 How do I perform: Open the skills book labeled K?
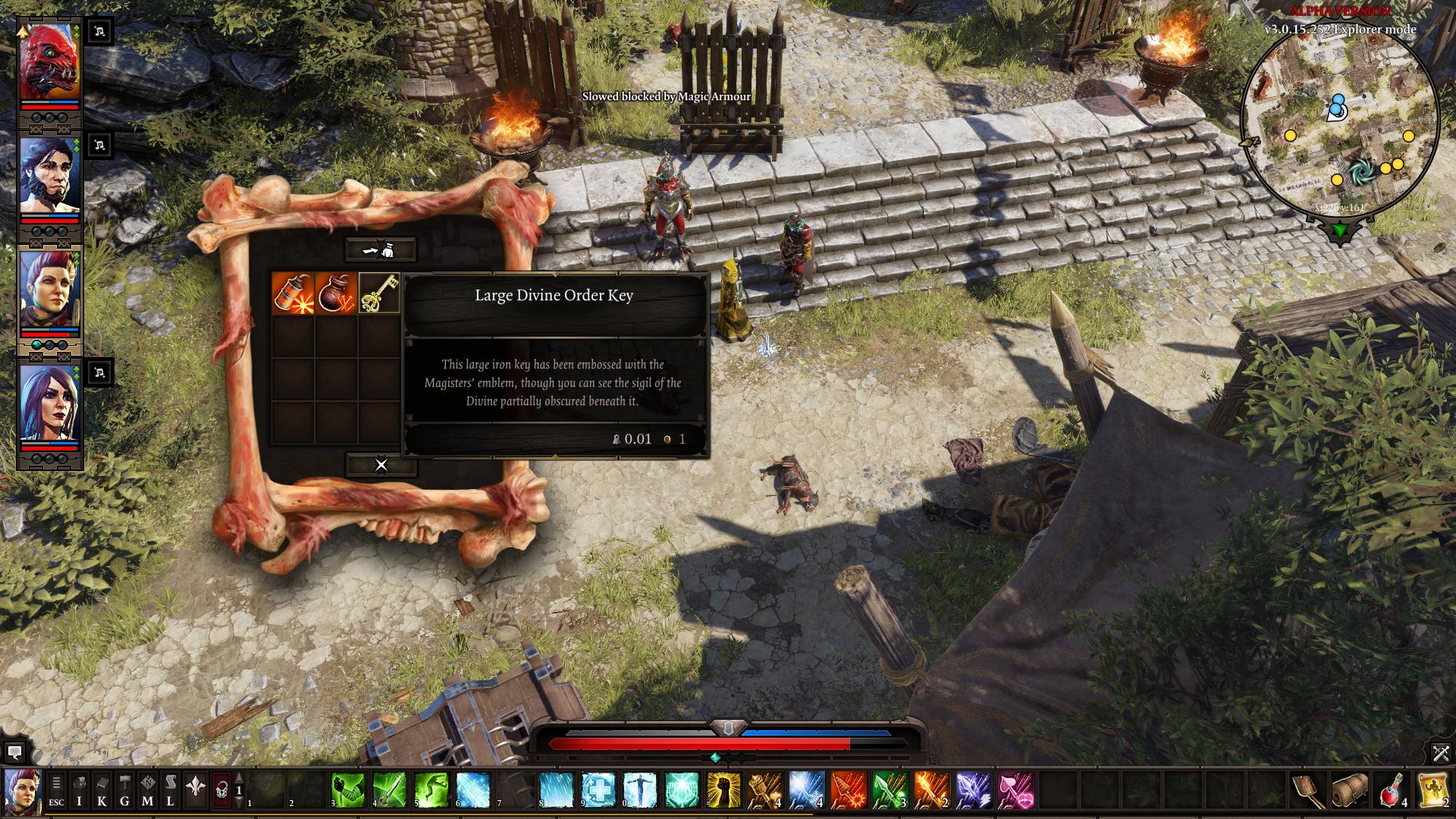coord(102,789)
